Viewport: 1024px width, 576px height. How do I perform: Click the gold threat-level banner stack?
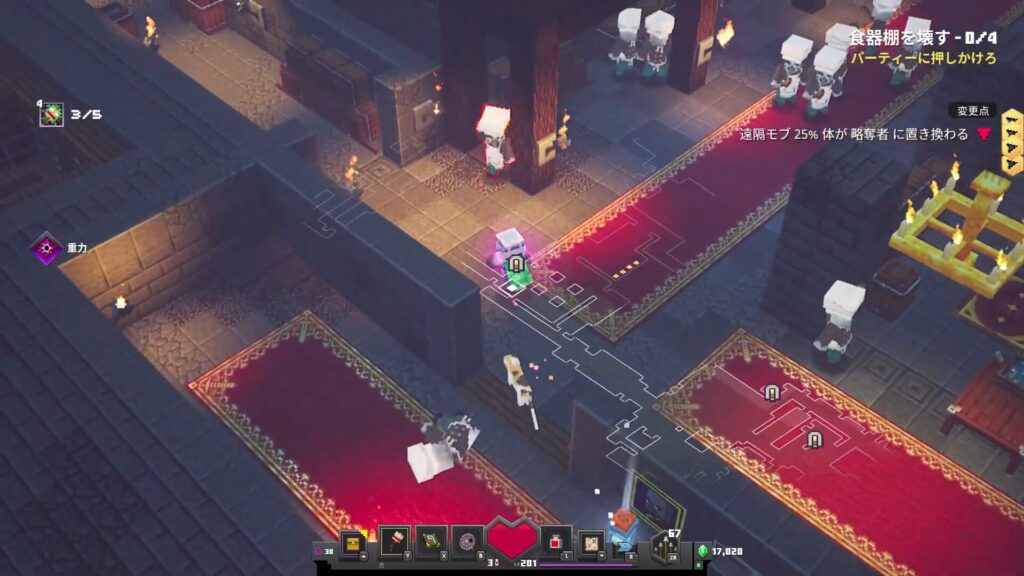coord(1012,150)
